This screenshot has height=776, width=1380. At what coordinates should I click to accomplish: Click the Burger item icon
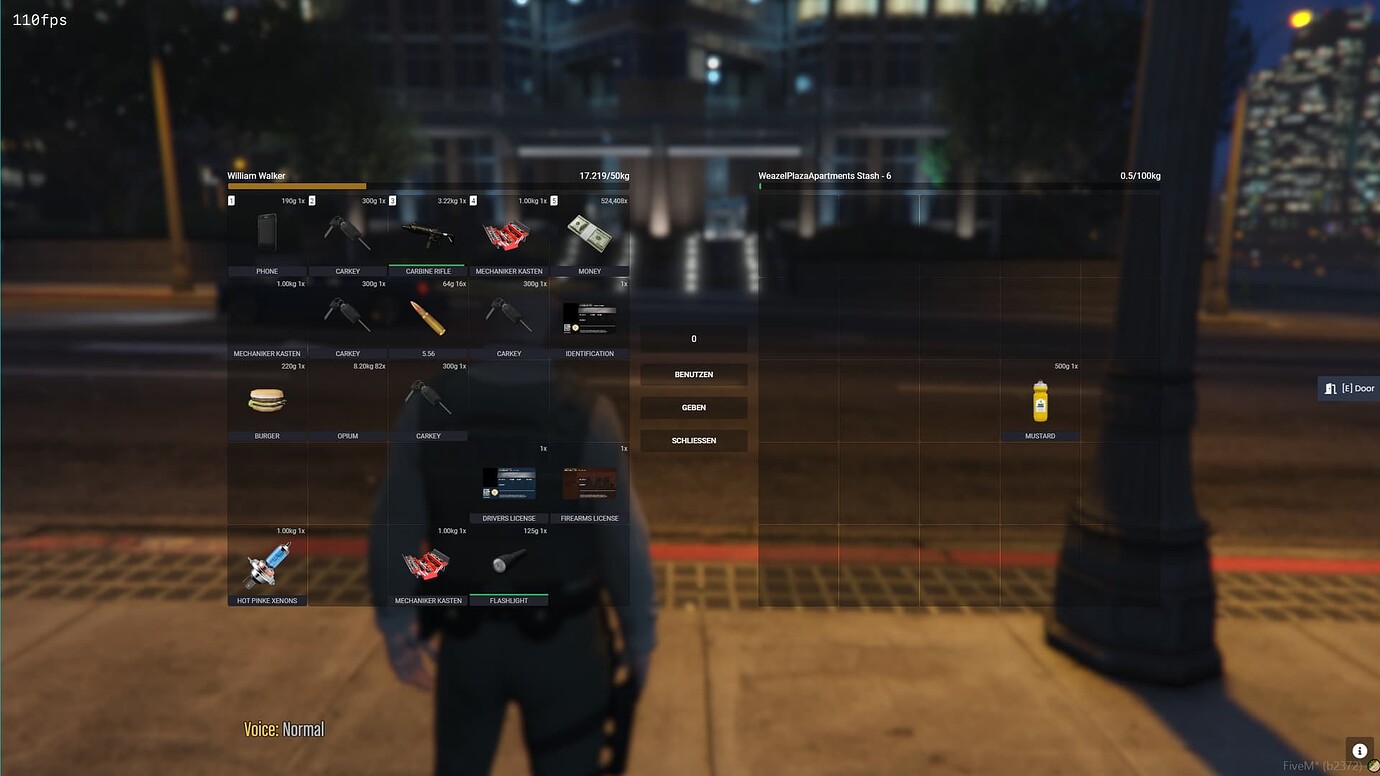(266, 400)
